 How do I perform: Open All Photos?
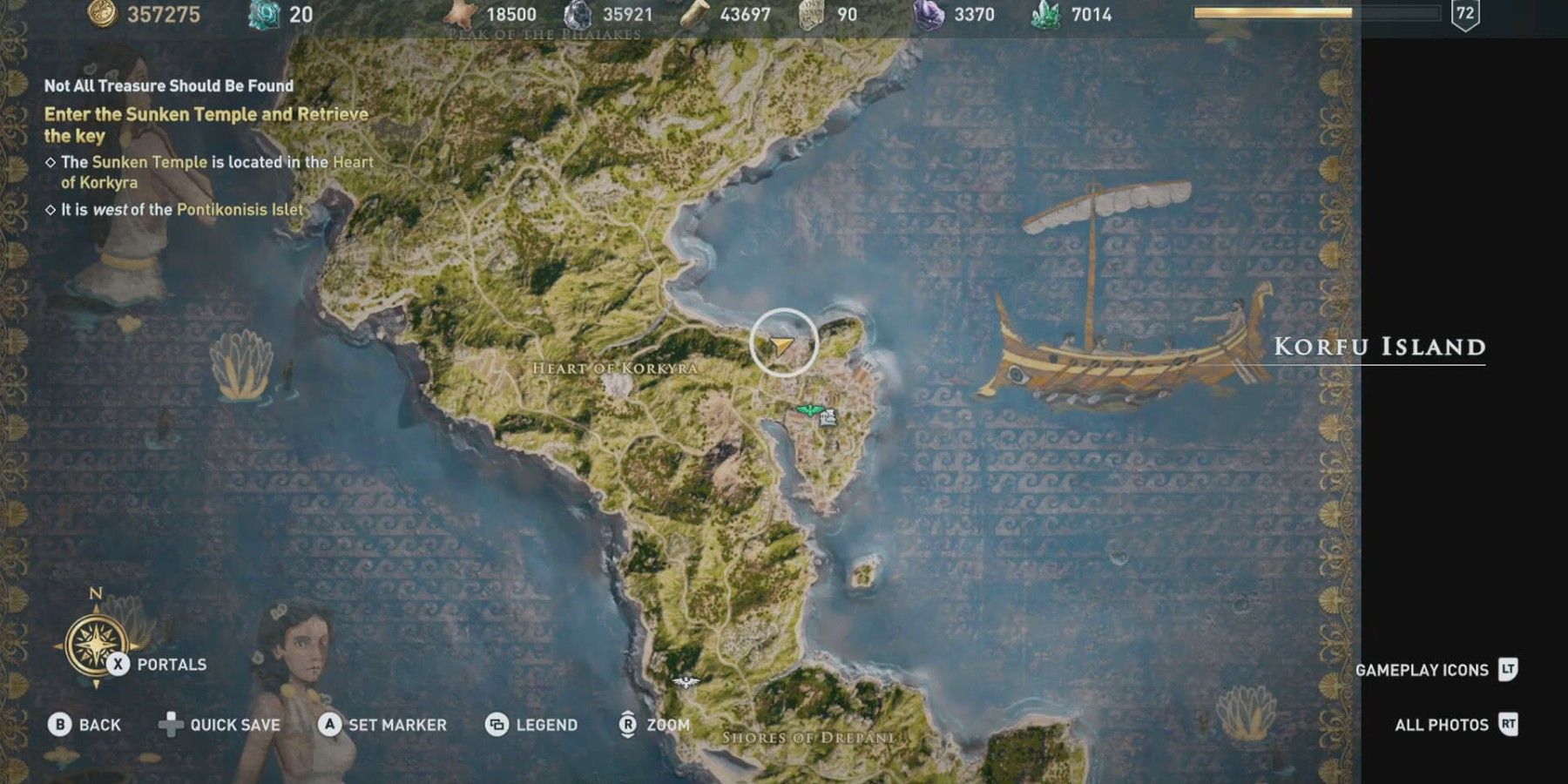[x=1444, y=724]
